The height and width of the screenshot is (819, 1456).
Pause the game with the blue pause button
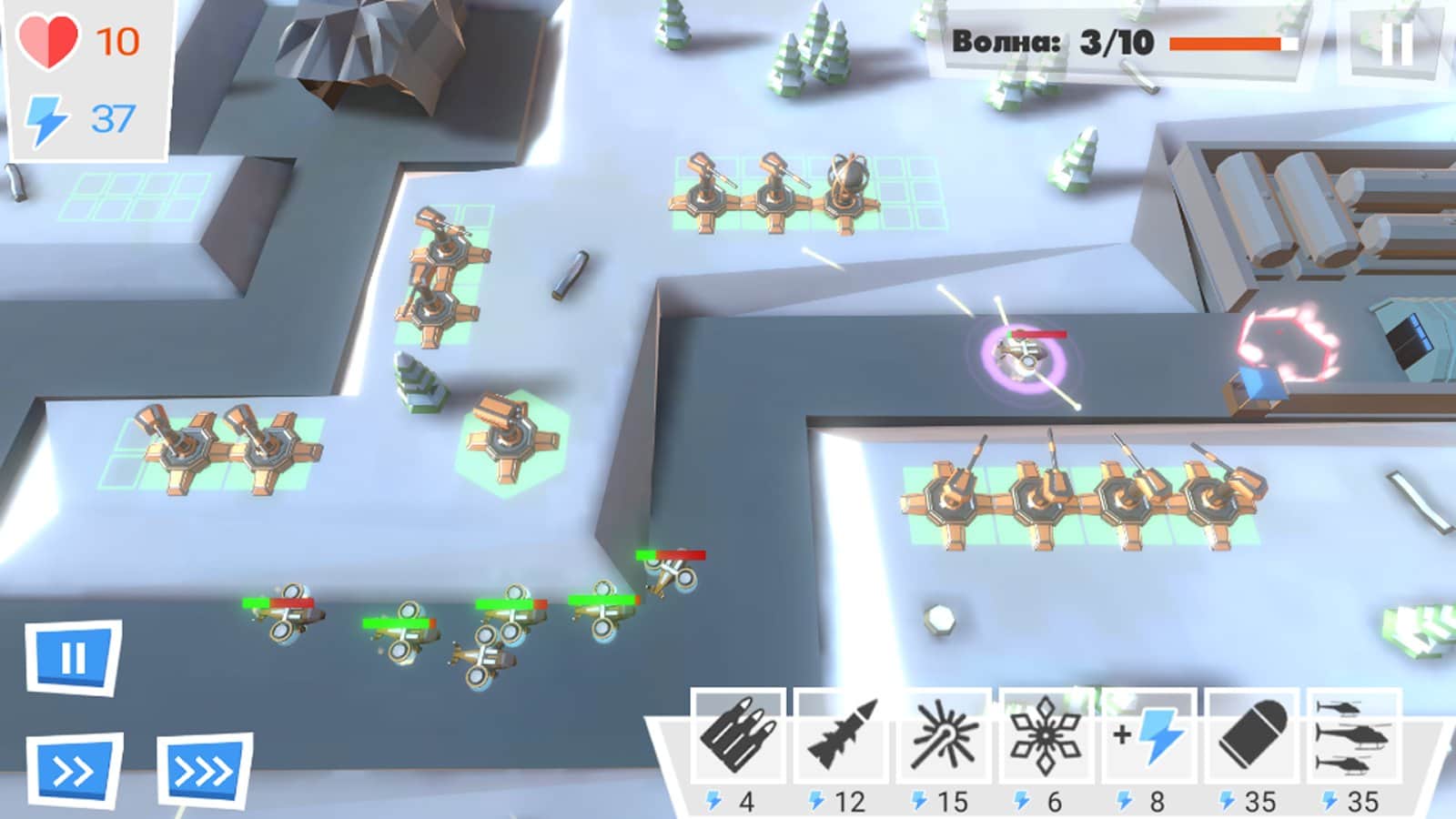tap(73, 657)
